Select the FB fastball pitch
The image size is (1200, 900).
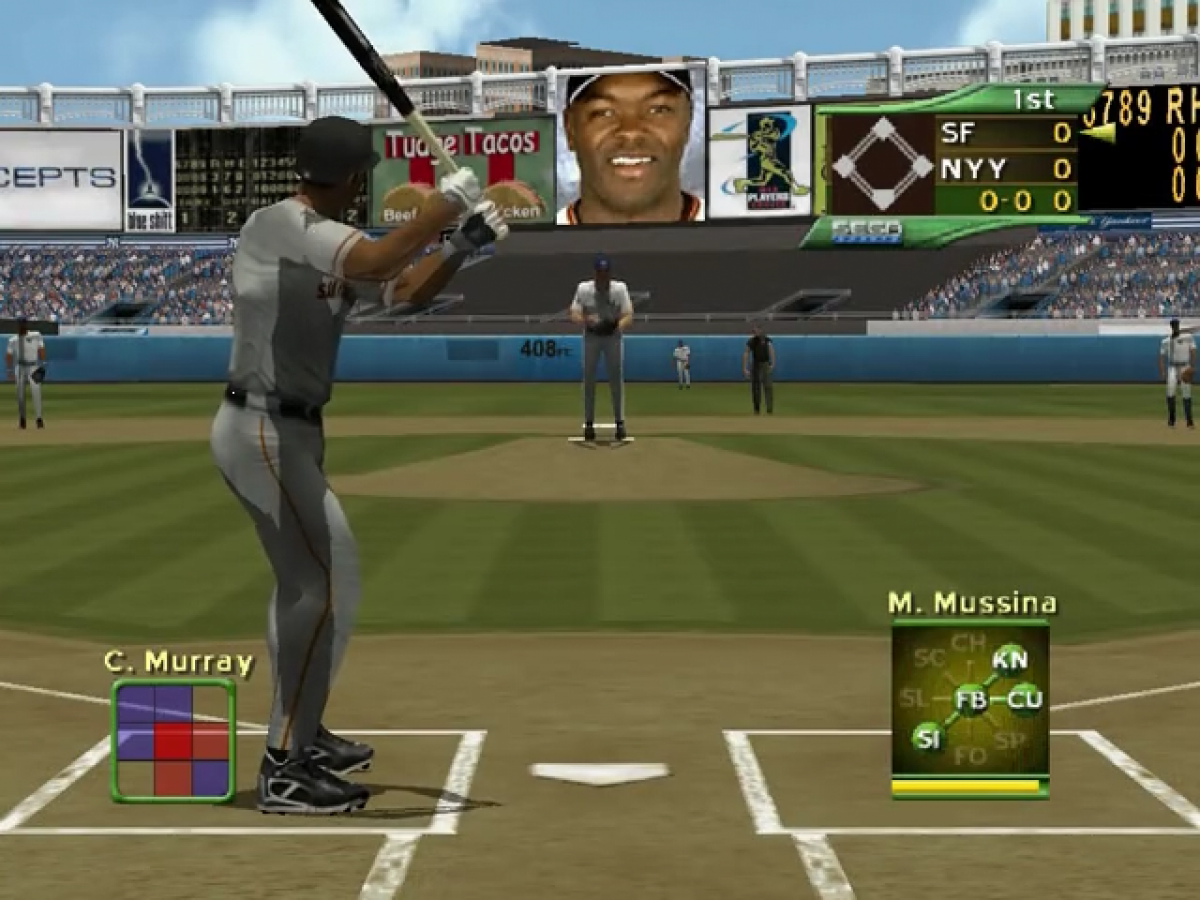[970, 699]
